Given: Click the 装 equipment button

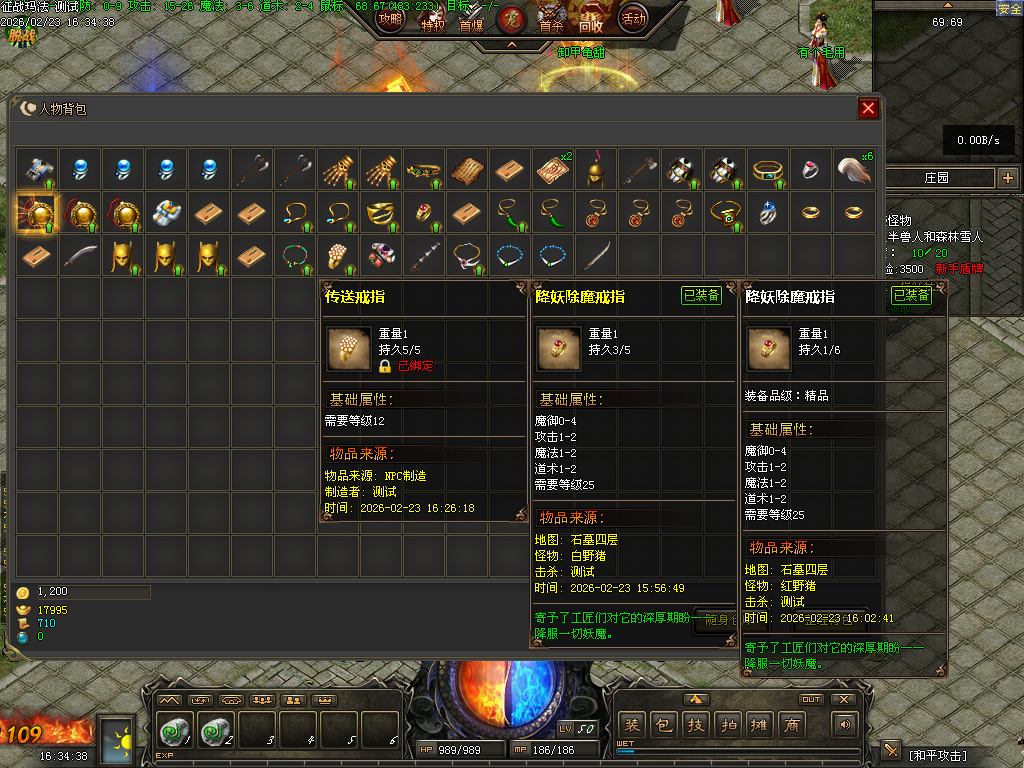Looking at the screenshot, I should point(632,724).
